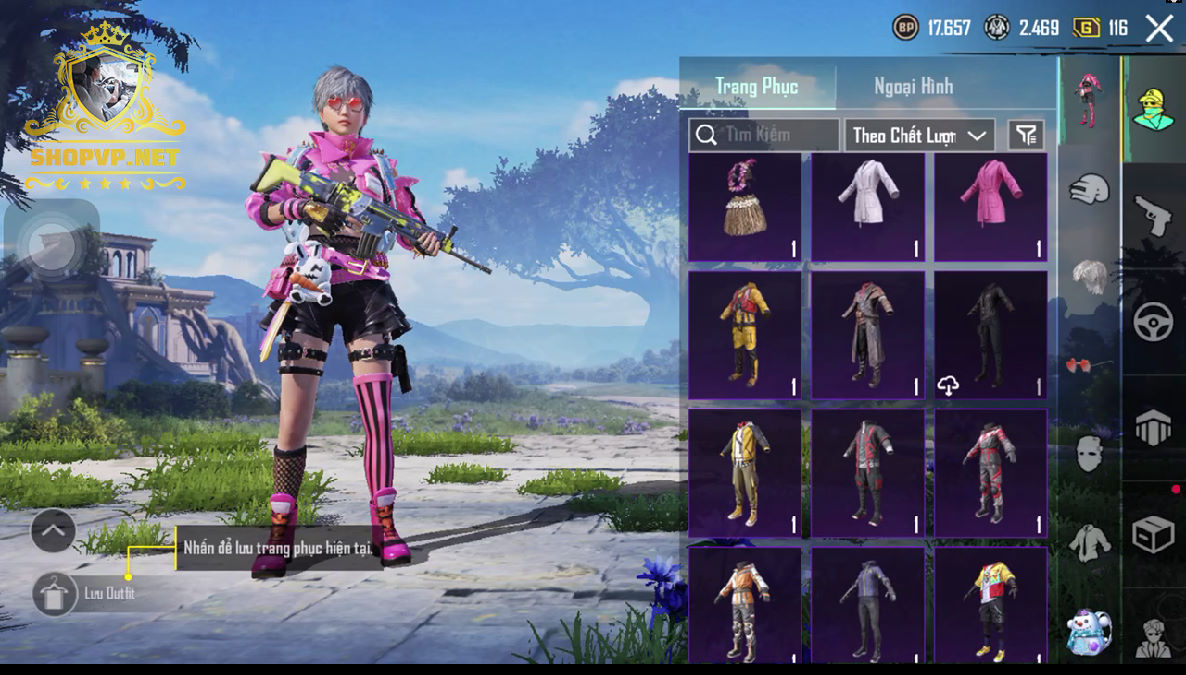Switch to the pistol weapon skins section
Screen dimensions: 1186x675
[x=1153, y=214]
